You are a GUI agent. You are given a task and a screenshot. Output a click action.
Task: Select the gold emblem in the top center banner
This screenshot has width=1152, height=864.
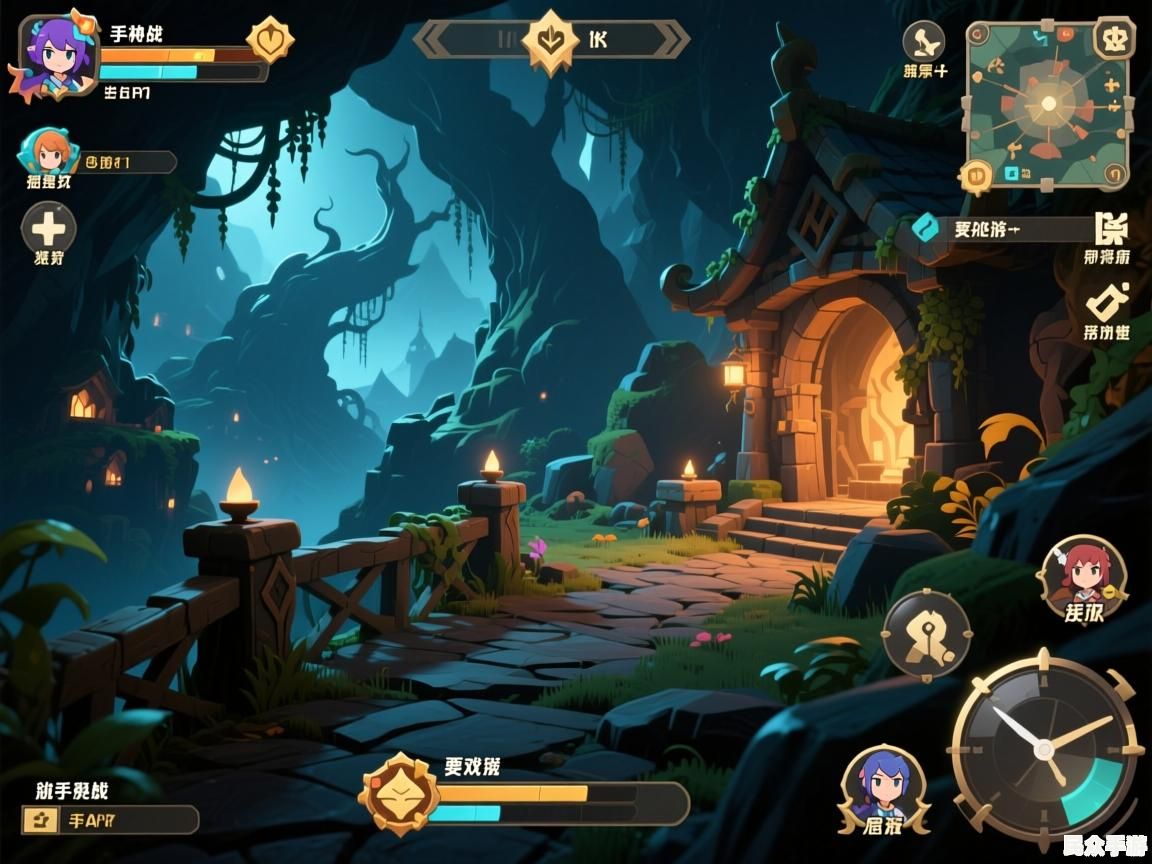click(550, 41)
